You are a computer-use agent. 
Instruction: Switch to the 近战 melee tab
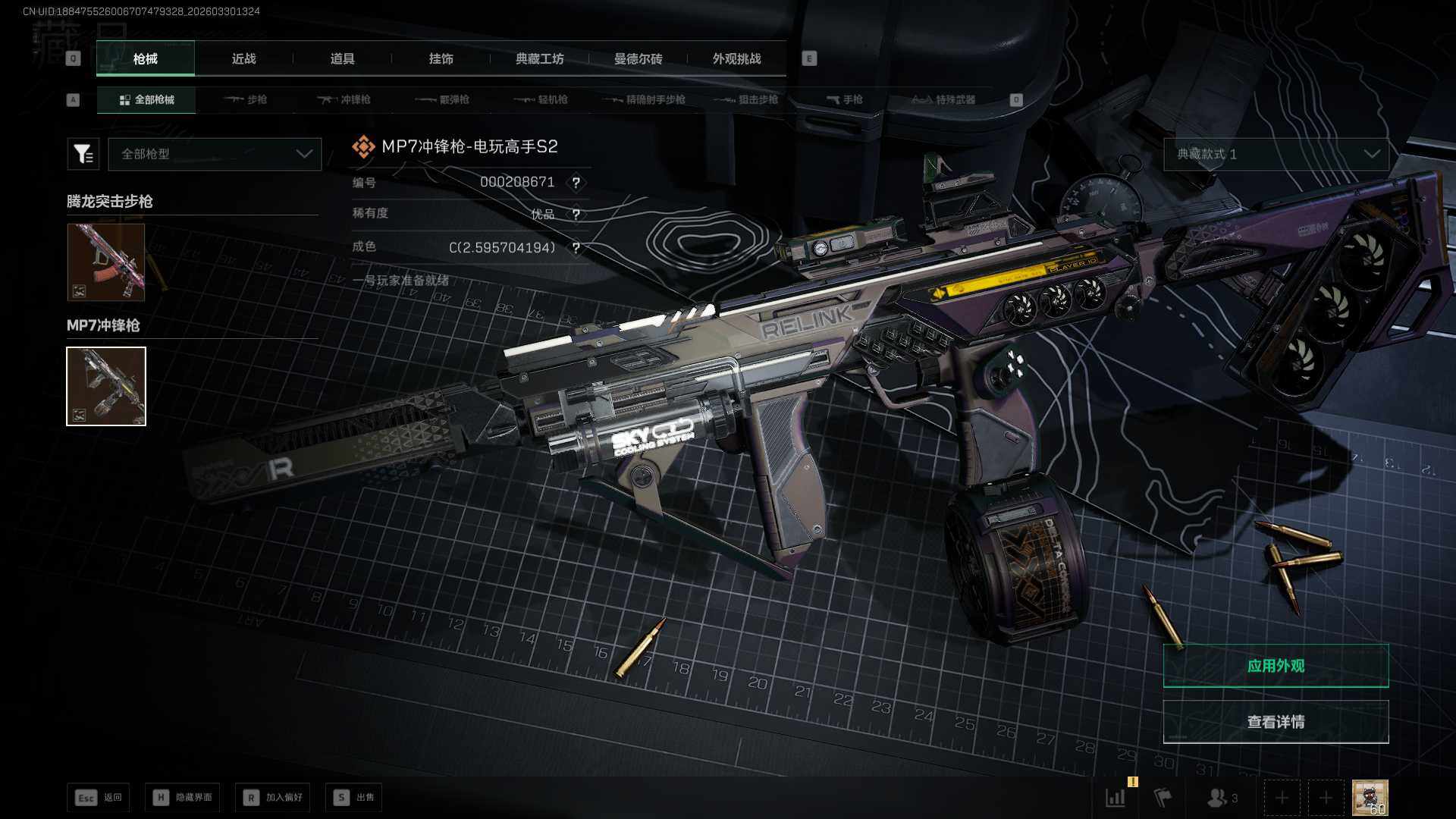coord(243,58)
